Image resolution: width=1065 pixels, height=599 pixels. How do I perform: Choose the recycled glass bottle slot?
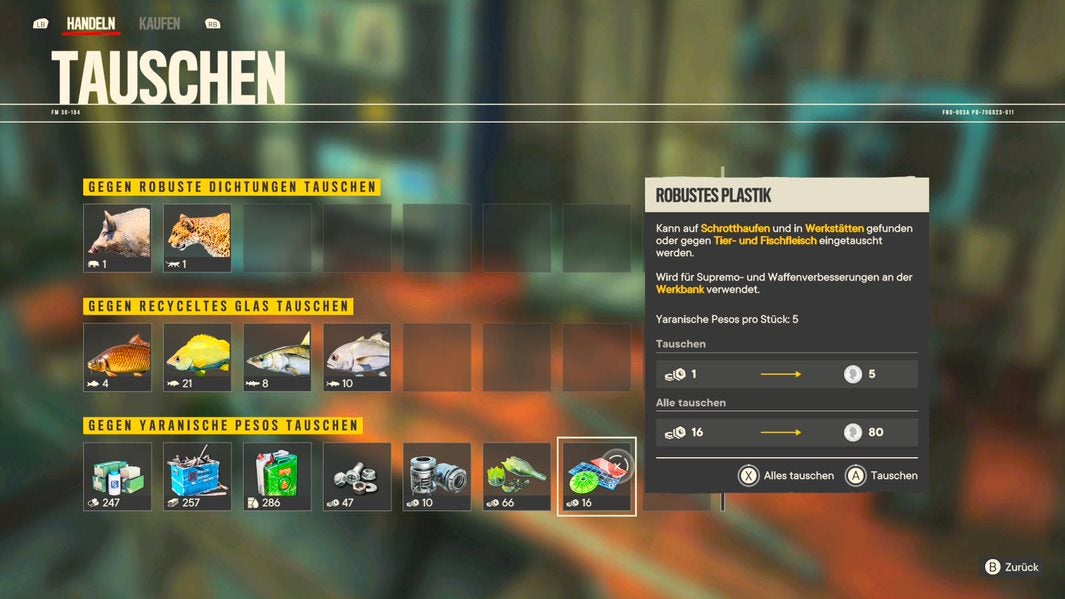[517, 476]
